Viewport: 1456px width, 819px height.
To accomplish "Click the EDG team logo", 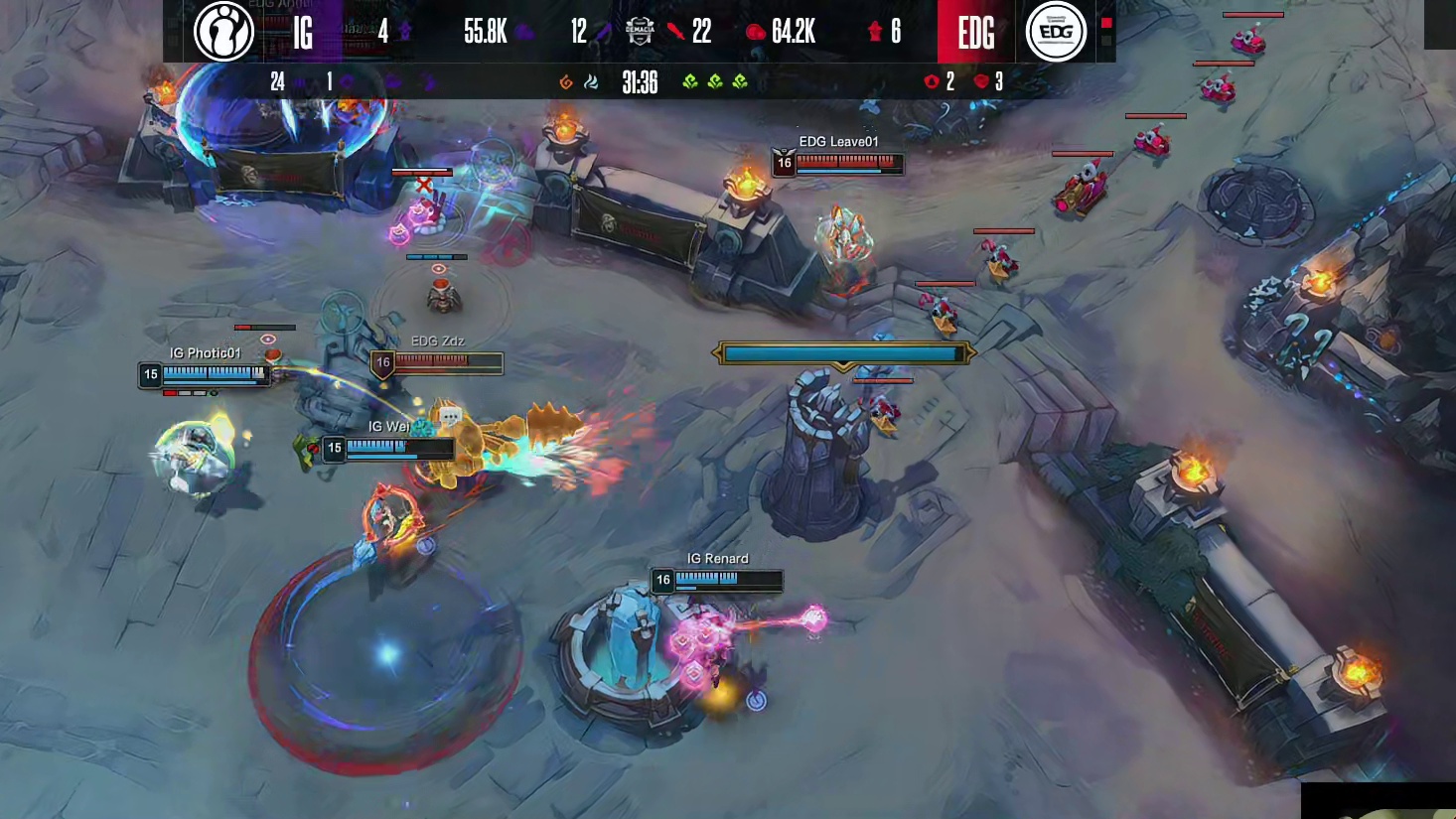I will point(1055,32).
